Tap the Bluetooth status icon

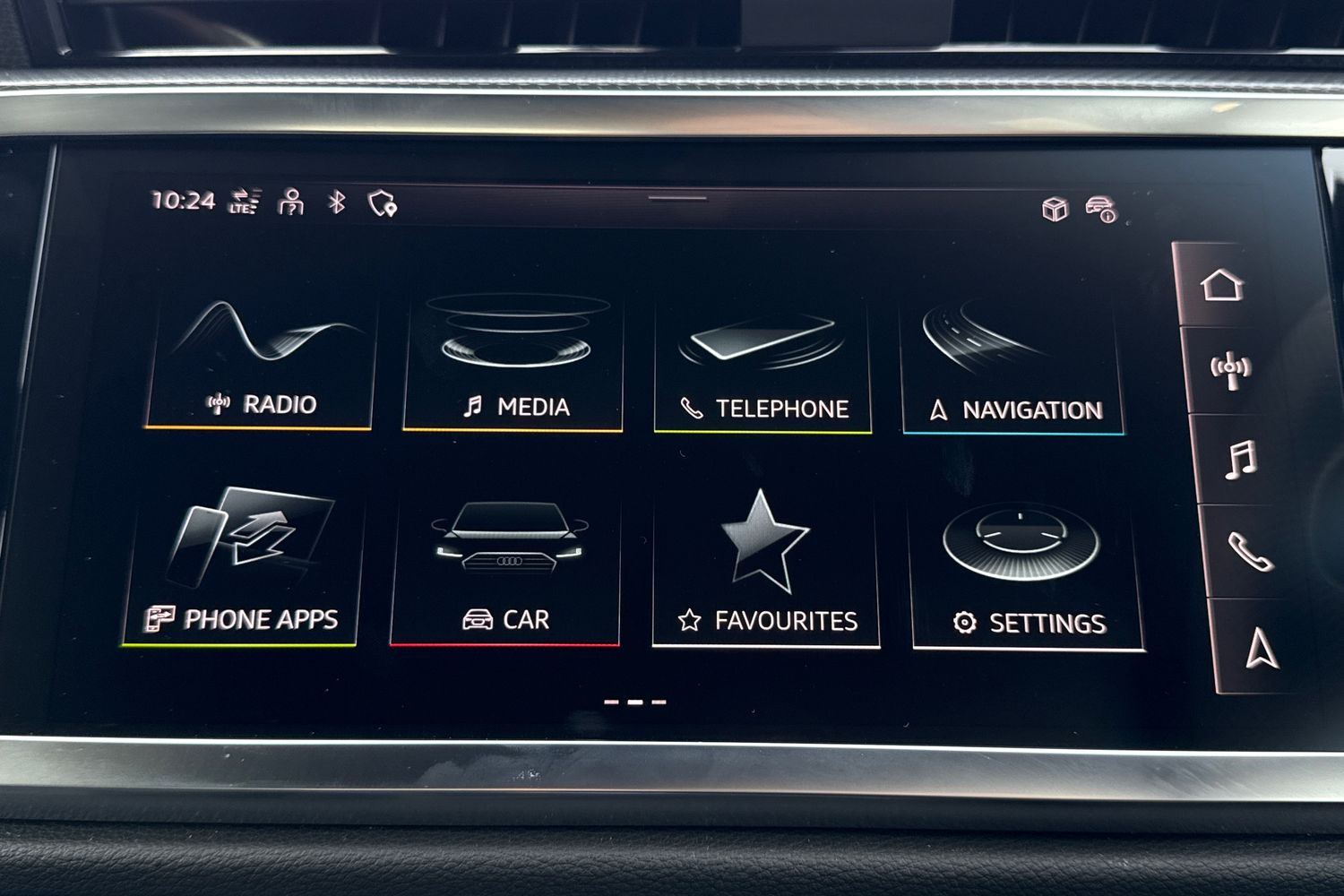click(336, 202)
